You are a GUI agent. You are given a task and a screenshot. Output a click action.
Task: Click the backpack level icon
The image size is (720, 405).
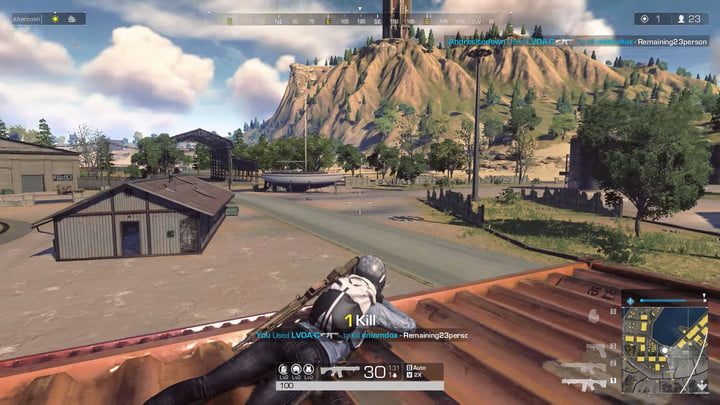pyautogui.click(x=309, y=371)
